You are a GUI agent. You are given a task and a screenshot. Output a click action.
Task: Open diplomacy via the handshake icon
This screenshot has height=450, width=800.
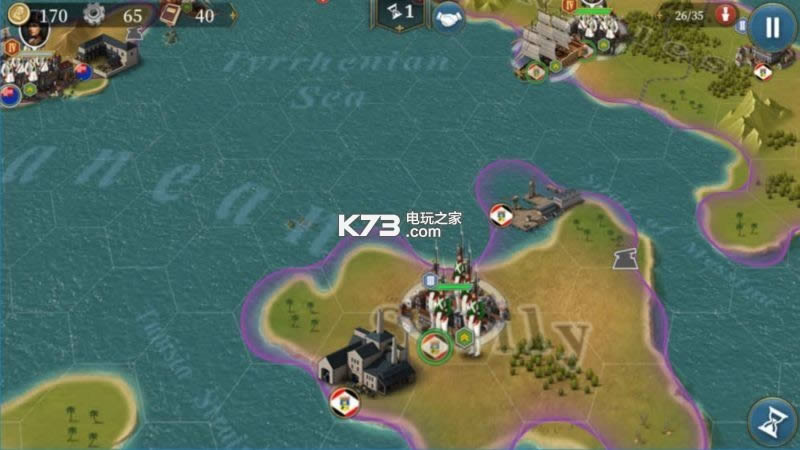tap(449, 19)
